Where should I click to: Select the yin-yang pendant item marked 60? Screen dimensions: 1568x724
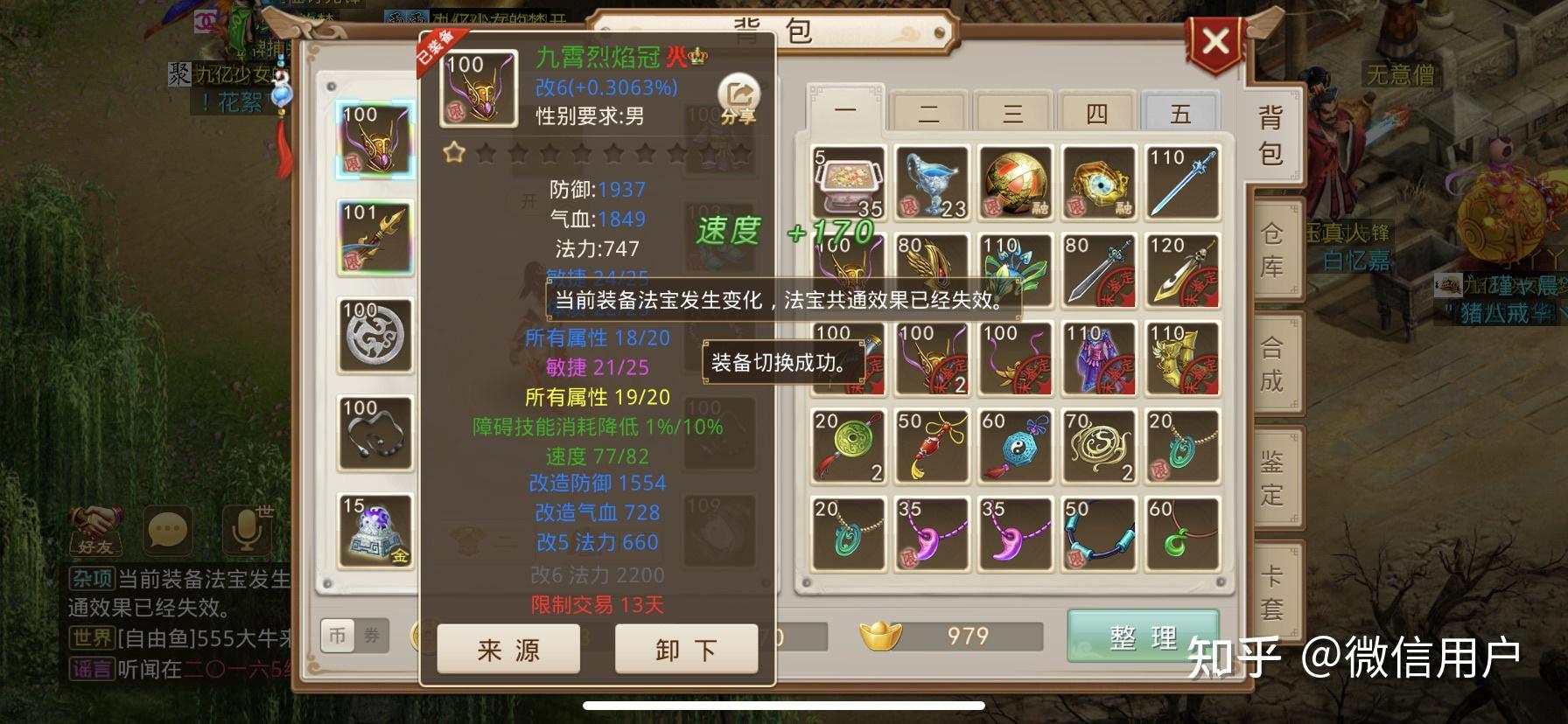[x=1015, y=446]
